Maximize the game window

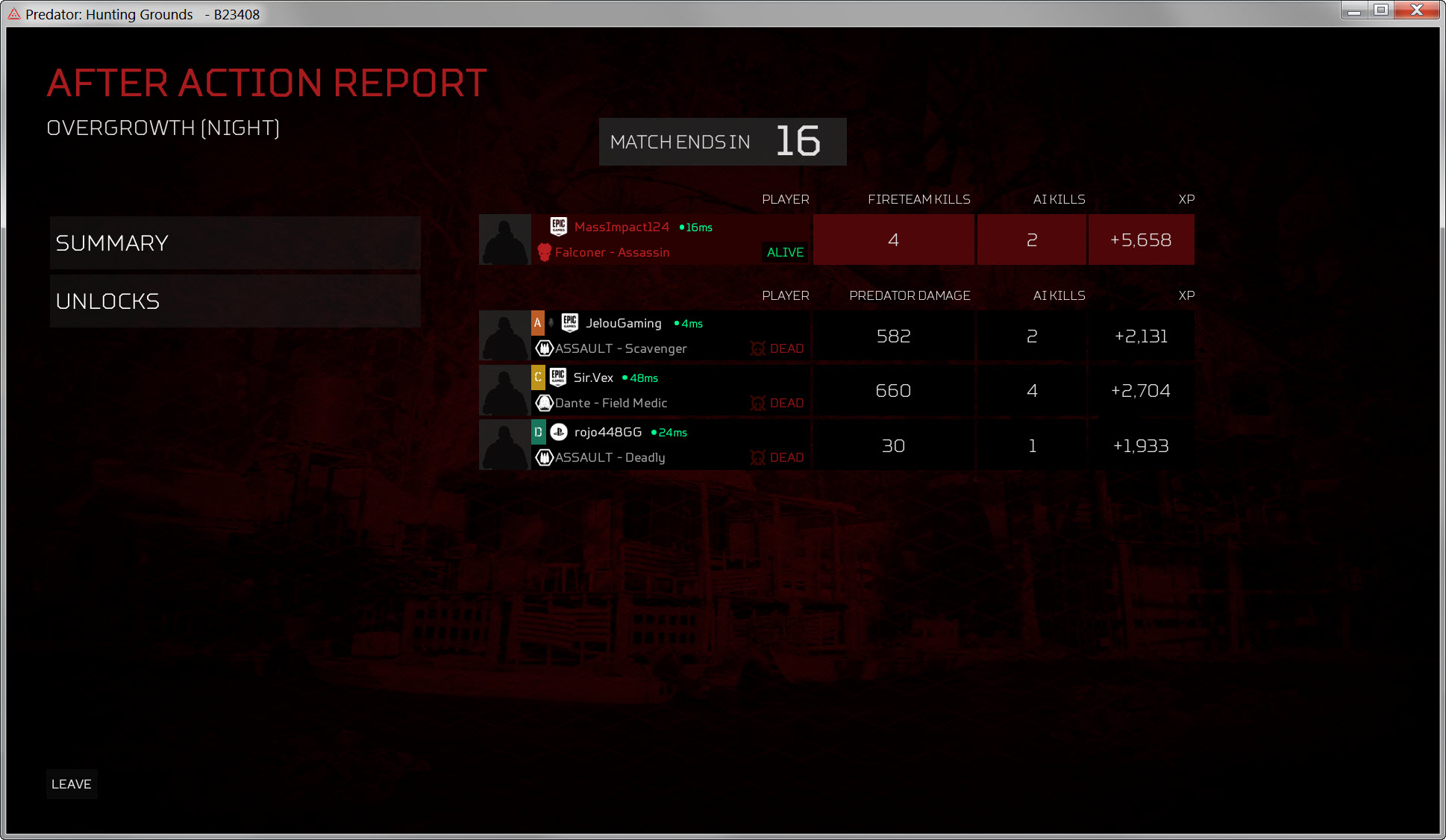point(1381,10)
